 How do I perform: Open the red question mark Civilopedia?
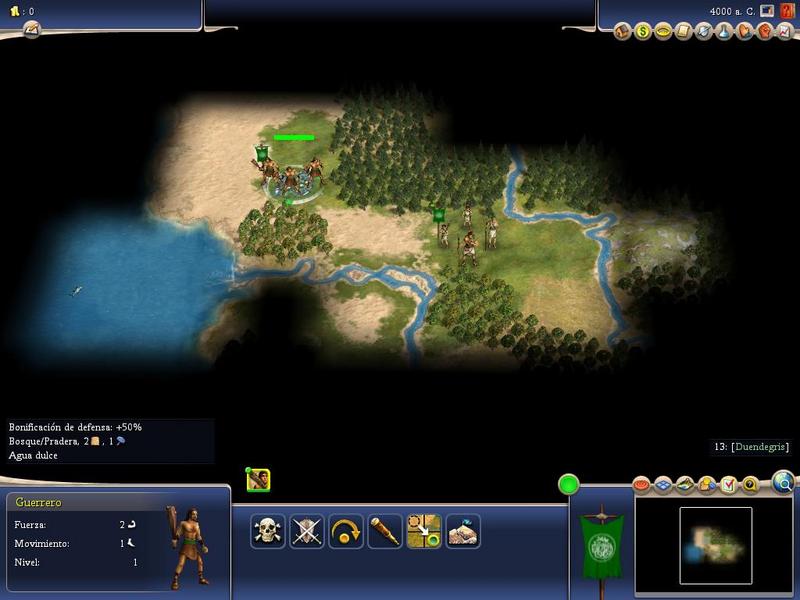(787, 11)
